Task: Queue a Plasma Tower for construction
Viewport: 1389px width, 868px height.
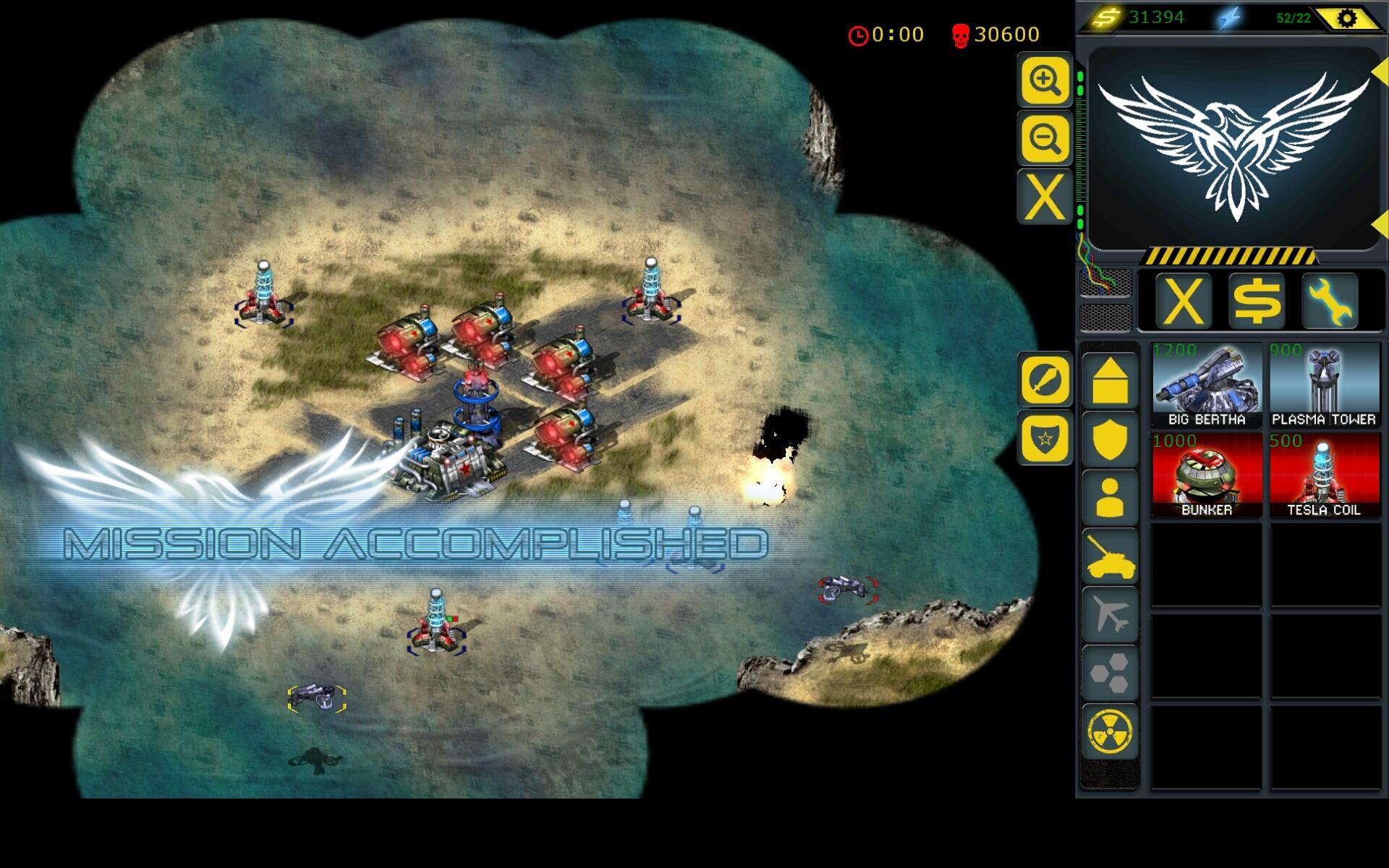Action: tap(1324, 383)
